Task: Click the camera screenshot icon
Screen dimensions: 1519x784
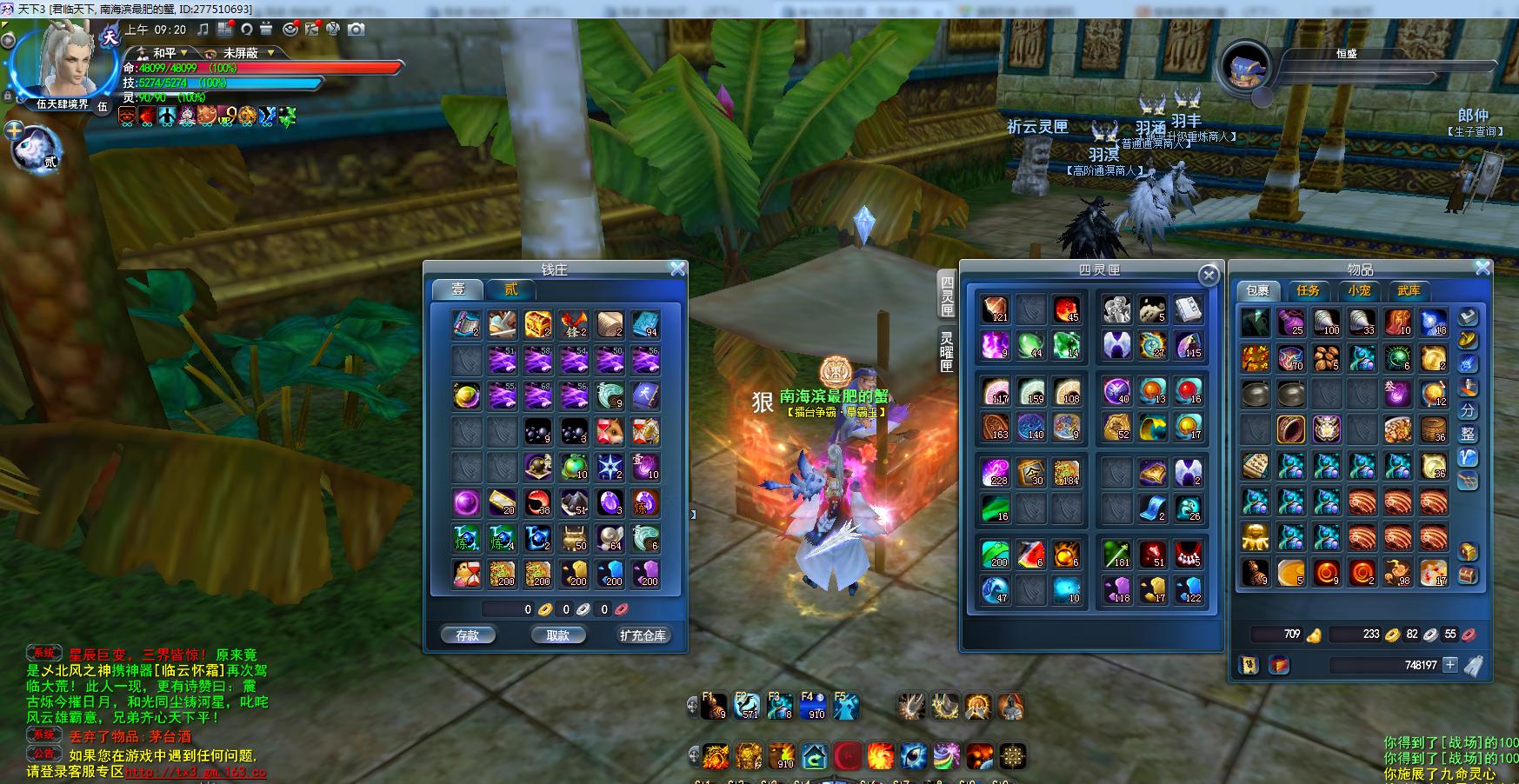Action: [356, 30]
